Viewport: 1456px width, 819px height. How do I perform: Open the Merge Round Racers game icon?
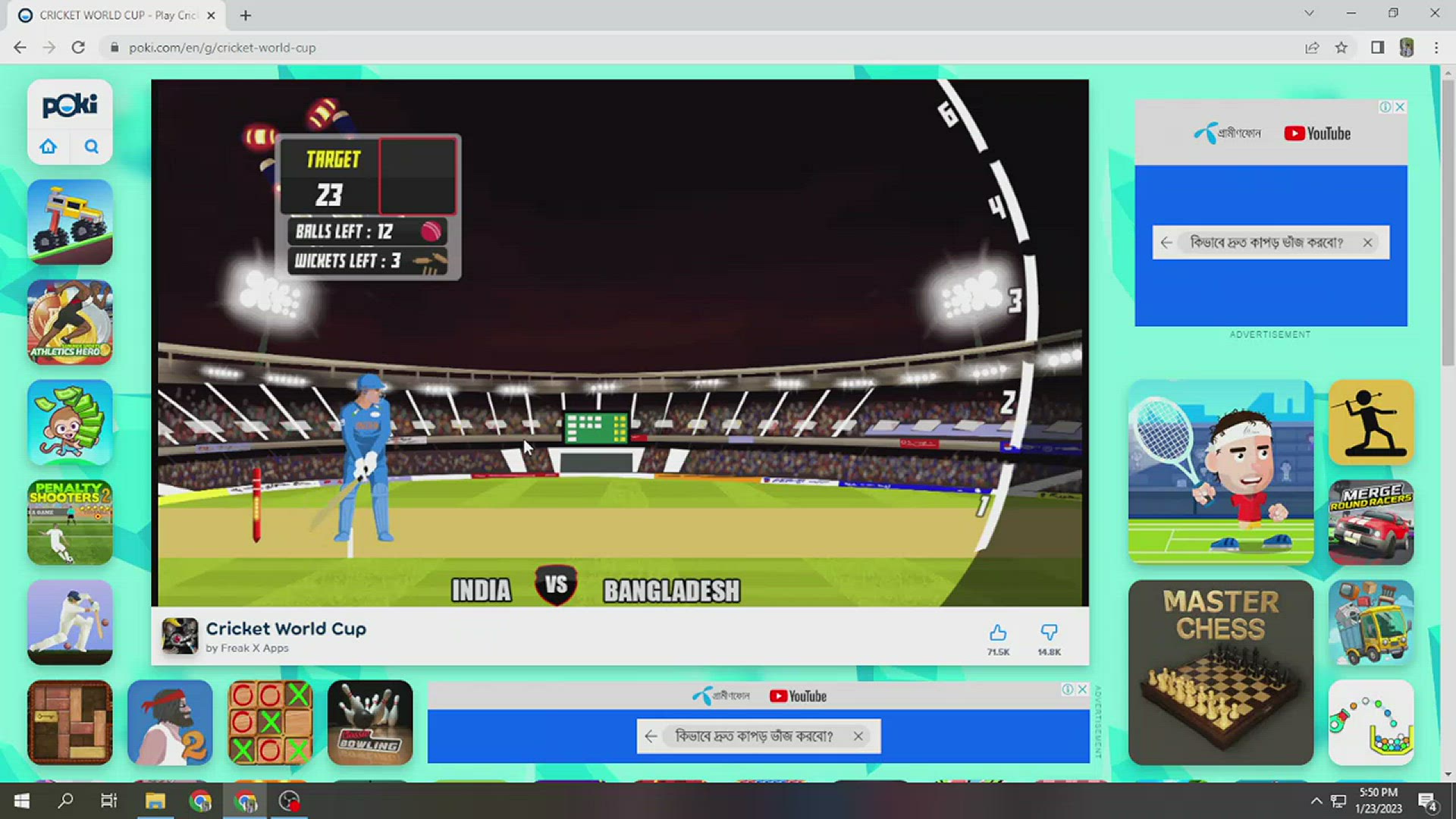pos(1371,522)
